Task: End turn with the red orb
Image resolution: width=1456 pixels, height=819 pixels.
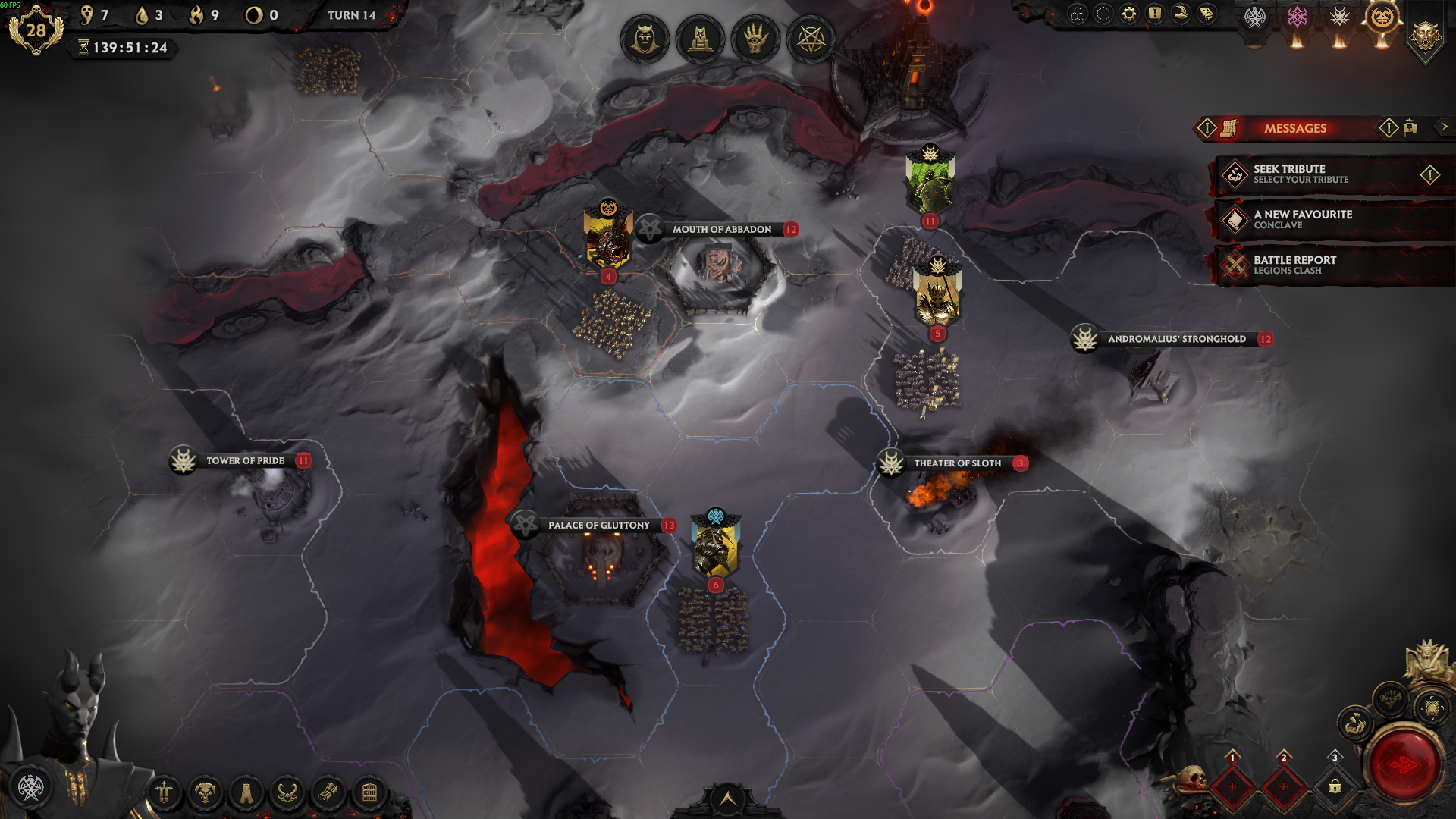Action: [1403, 765]
